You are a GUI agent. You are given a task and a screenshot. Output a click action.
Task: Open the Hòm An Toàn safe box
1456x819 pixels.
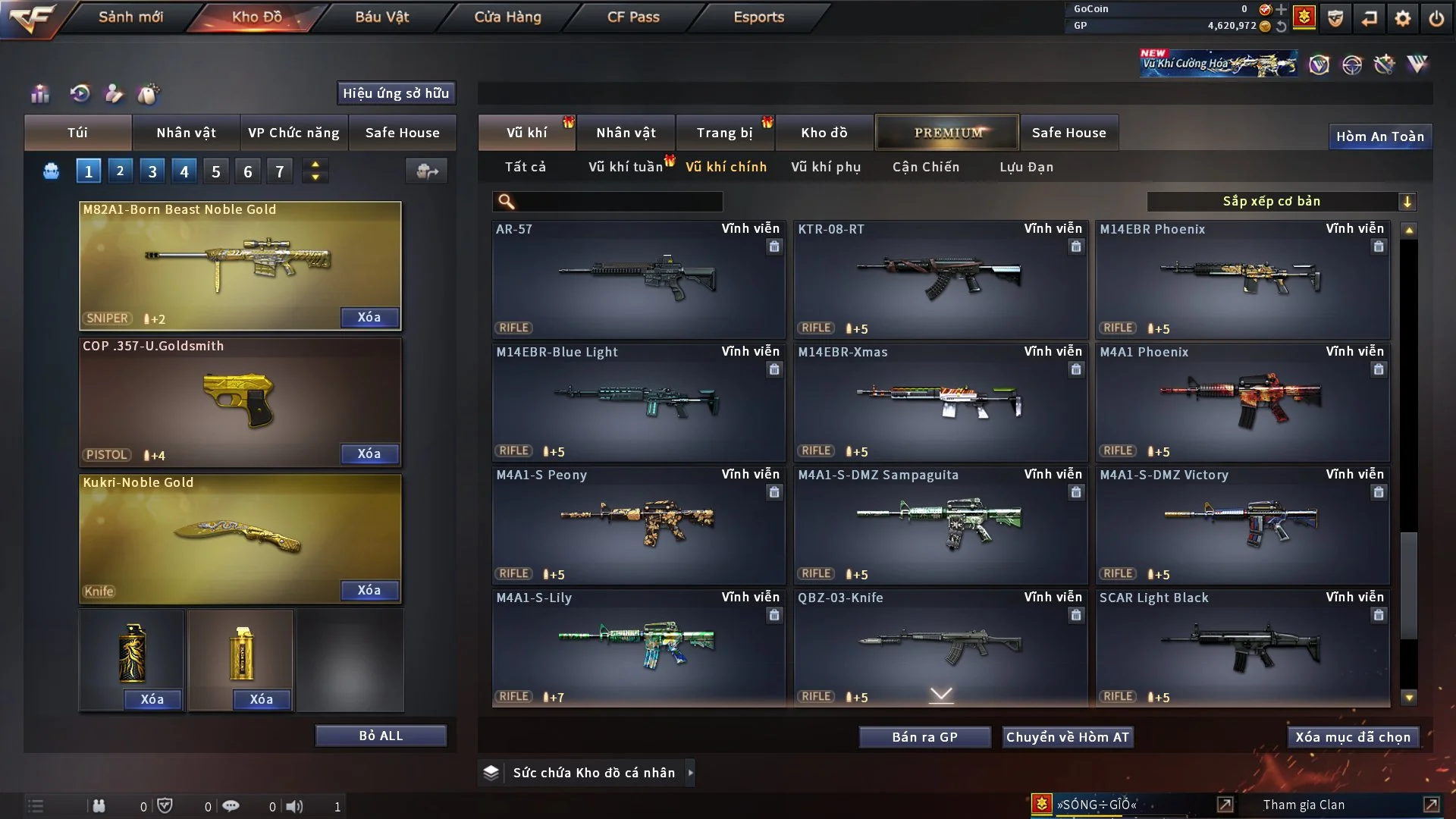coord(1379,136)
